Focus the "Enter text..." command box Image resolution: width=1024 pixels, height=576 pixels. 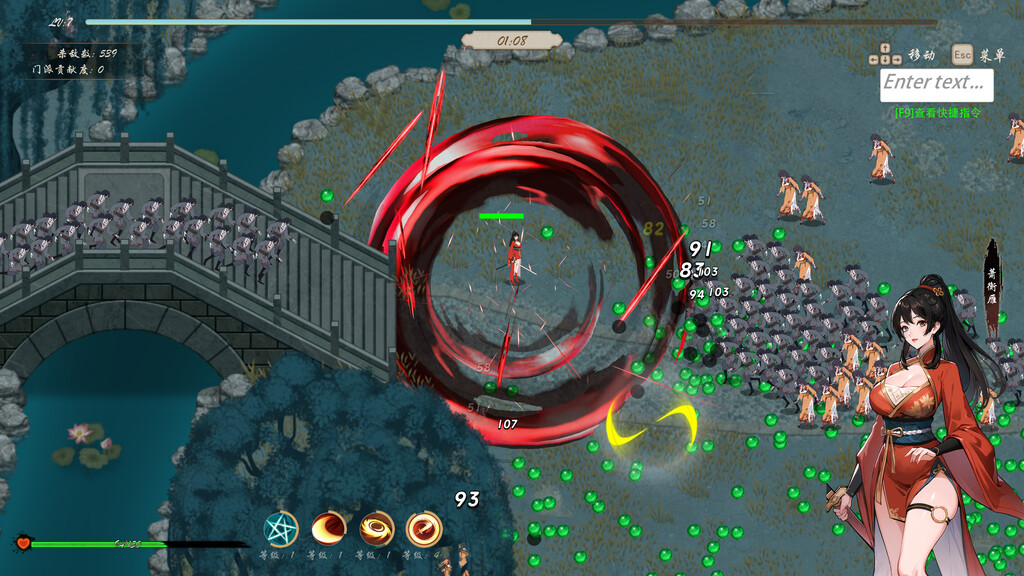point(936,84)
